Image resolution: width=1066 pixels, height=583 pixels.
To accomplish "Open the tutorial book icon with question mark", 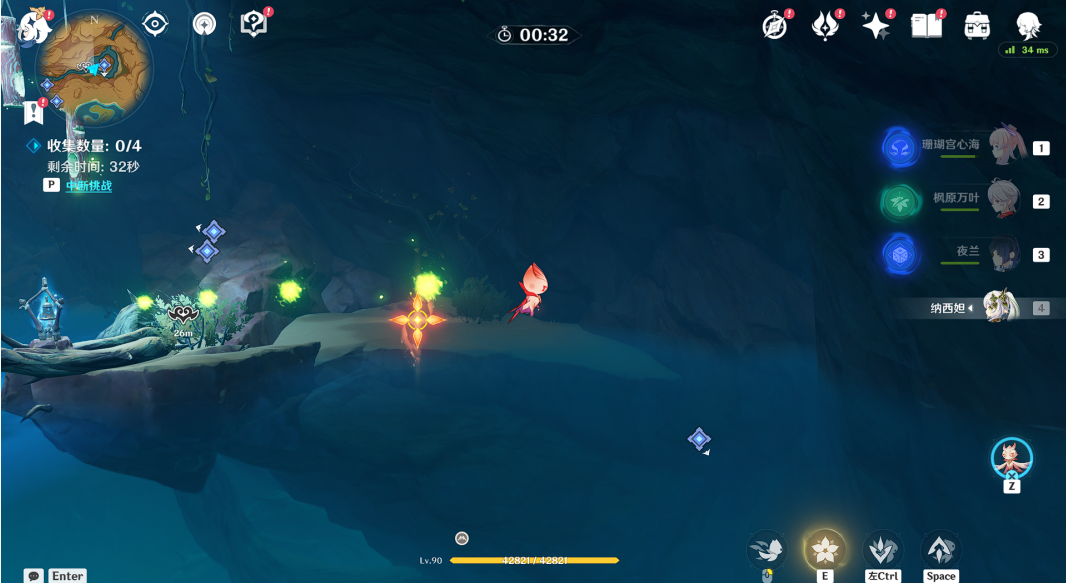I will (254, 24).
